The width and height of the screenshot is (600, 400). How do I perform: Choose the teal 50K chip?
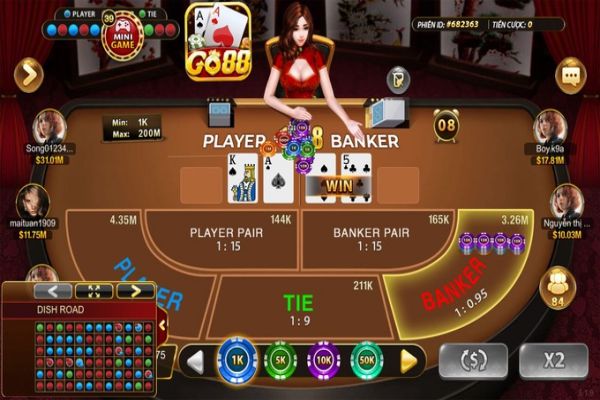point(367,359)
